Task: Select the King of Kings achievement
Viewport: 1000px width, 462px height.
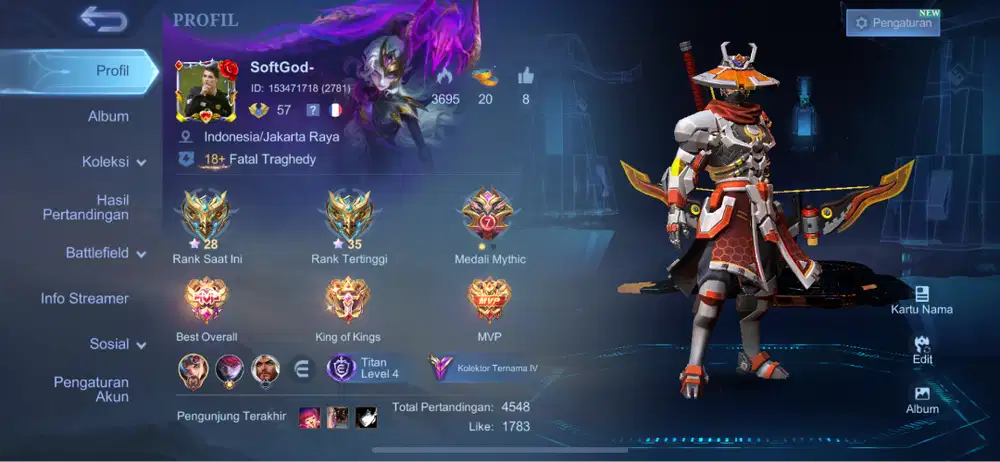Action: coord(348,301)
